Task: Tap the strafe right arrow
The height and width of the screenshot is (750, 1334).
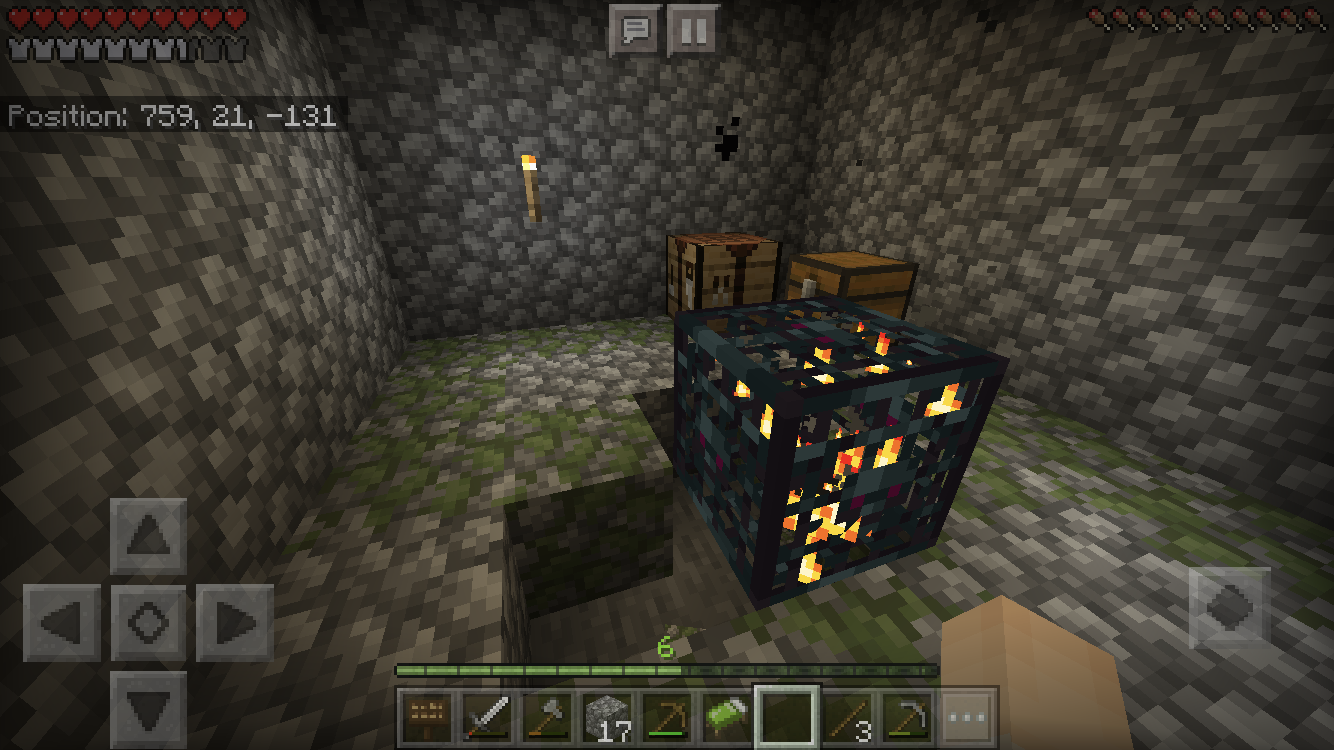Action: [x=235, y=623]
